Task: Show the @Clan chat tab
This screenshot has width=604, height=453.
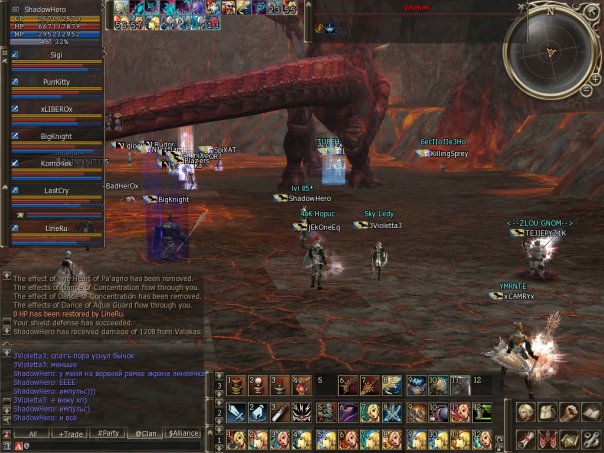Action: [x=148, y=434]
